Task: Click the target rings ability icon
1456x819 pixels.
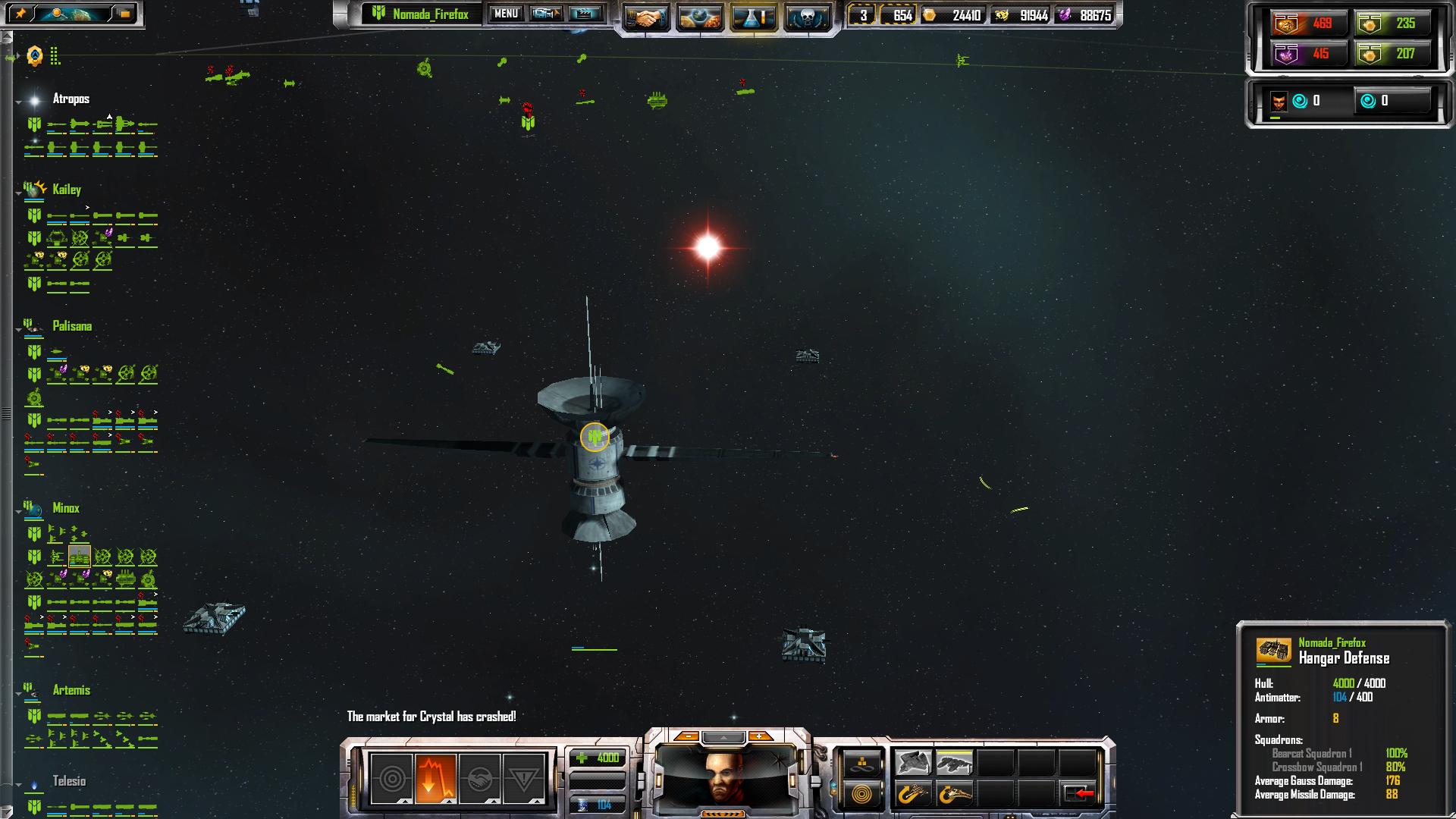Action: (x=391, y=778)
